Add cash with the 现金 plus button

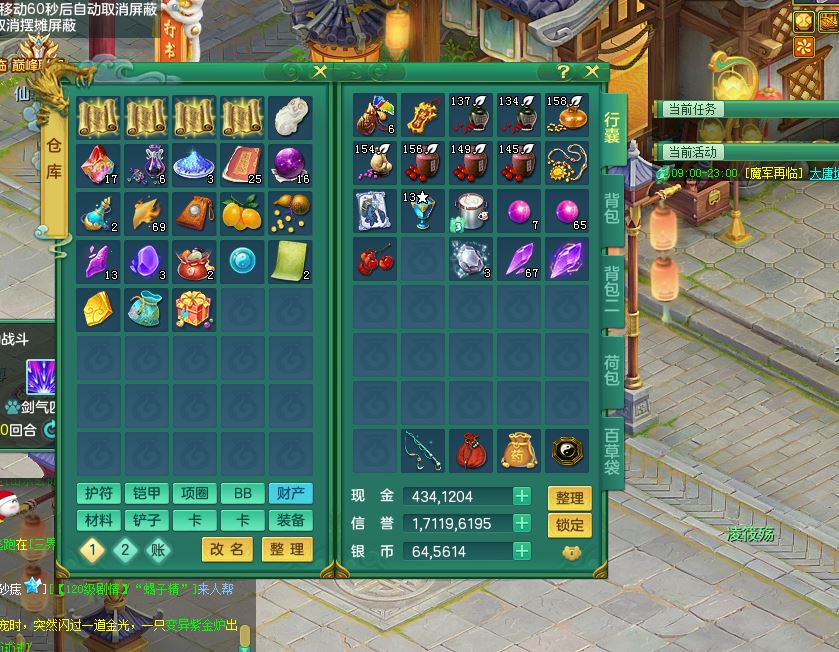(522, 496)
